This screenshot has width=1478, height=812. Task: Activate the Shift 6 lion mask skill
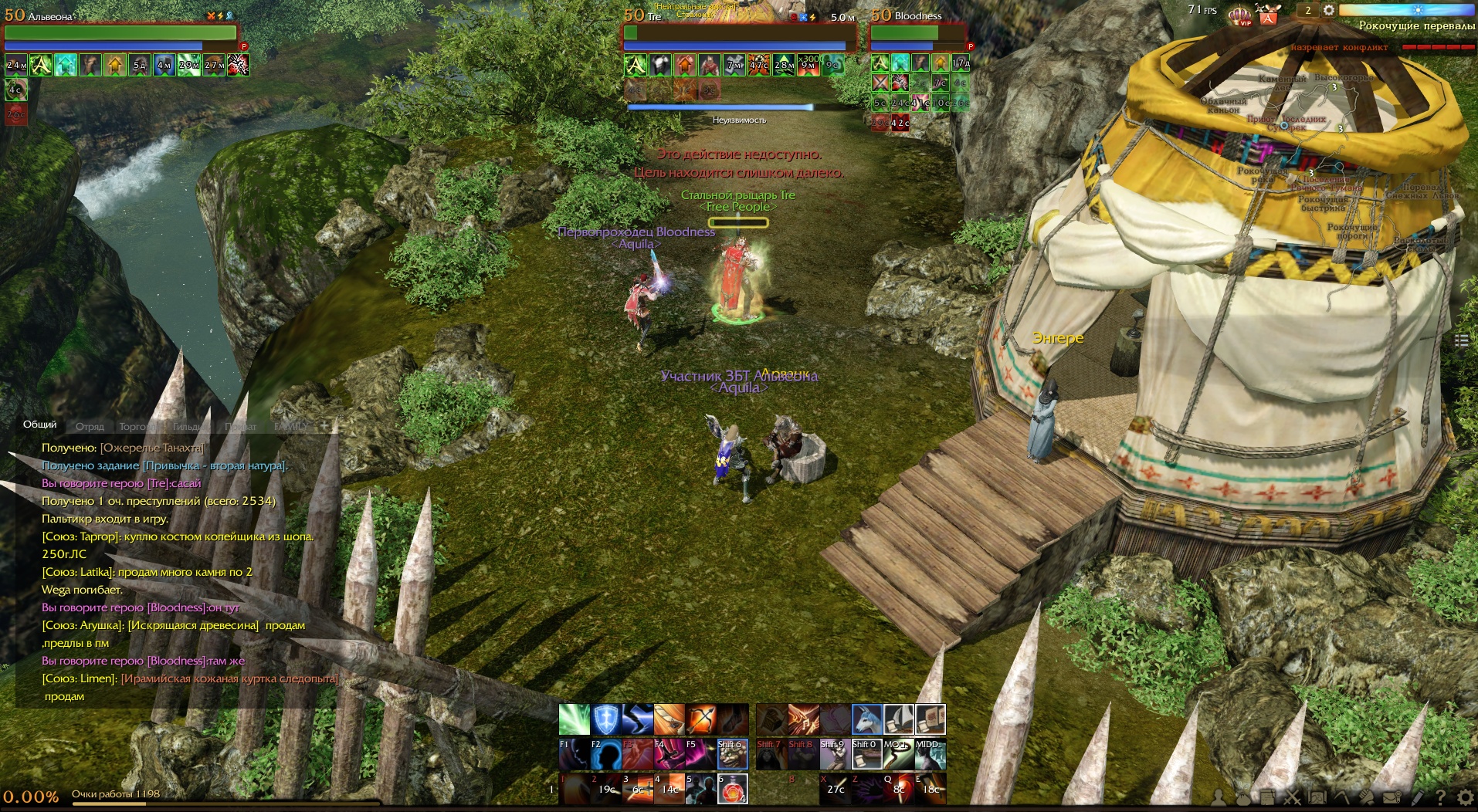click(x=732, y=754)
